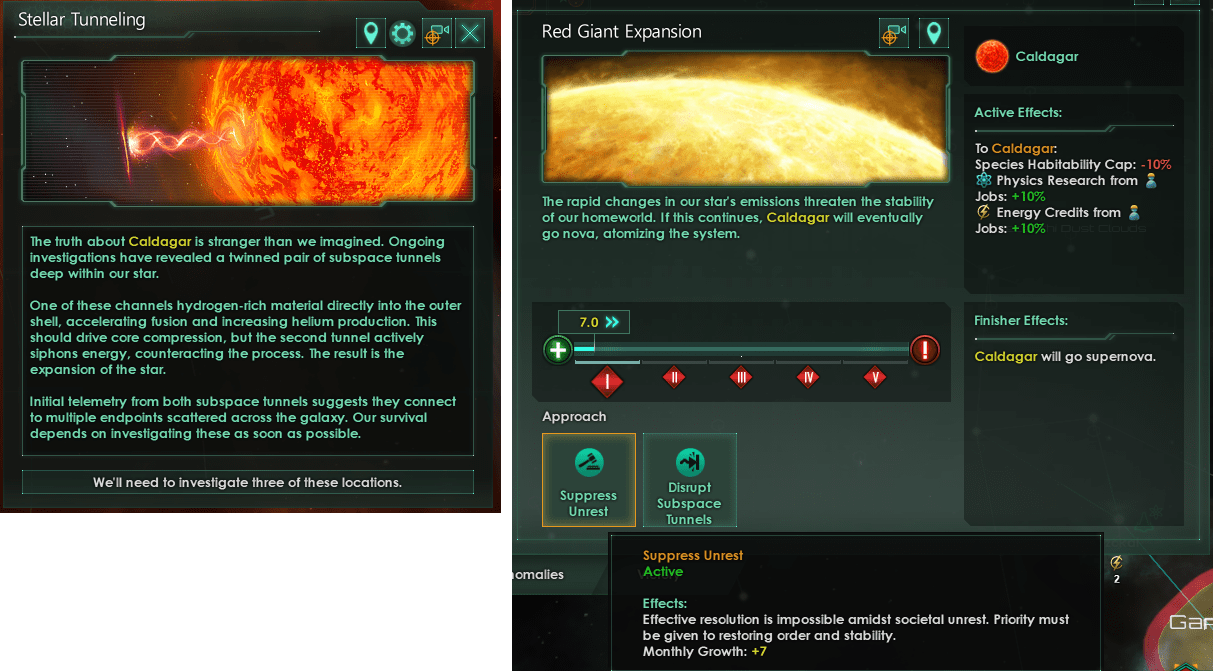Click the camera target icon in Stellar Tunneling
Screen dimensions: 1213x671
pyautogui.click(x=436, y=34)
